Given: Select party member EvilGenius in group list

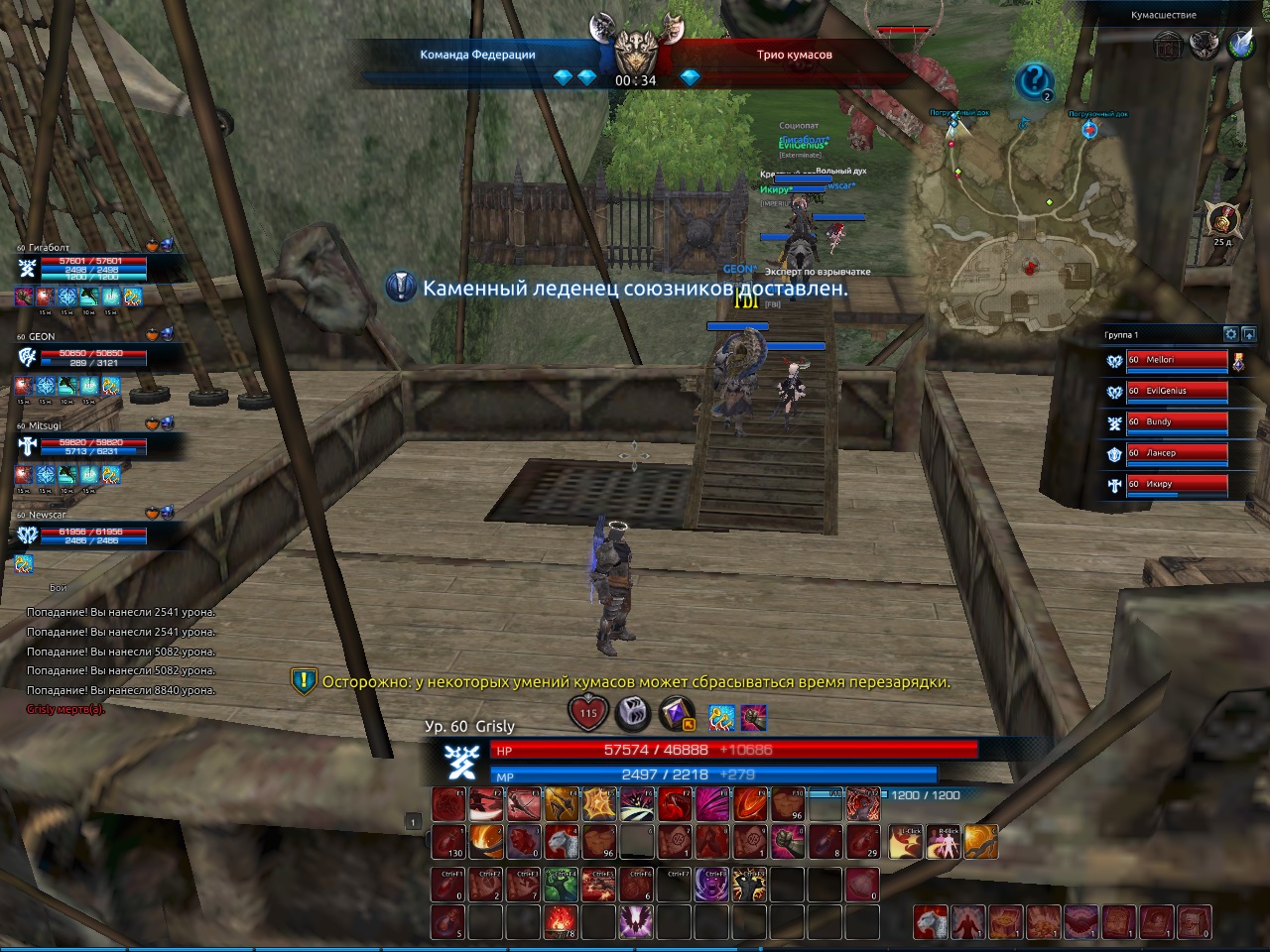Looking at the screenshot, I should click(1176, 392).
